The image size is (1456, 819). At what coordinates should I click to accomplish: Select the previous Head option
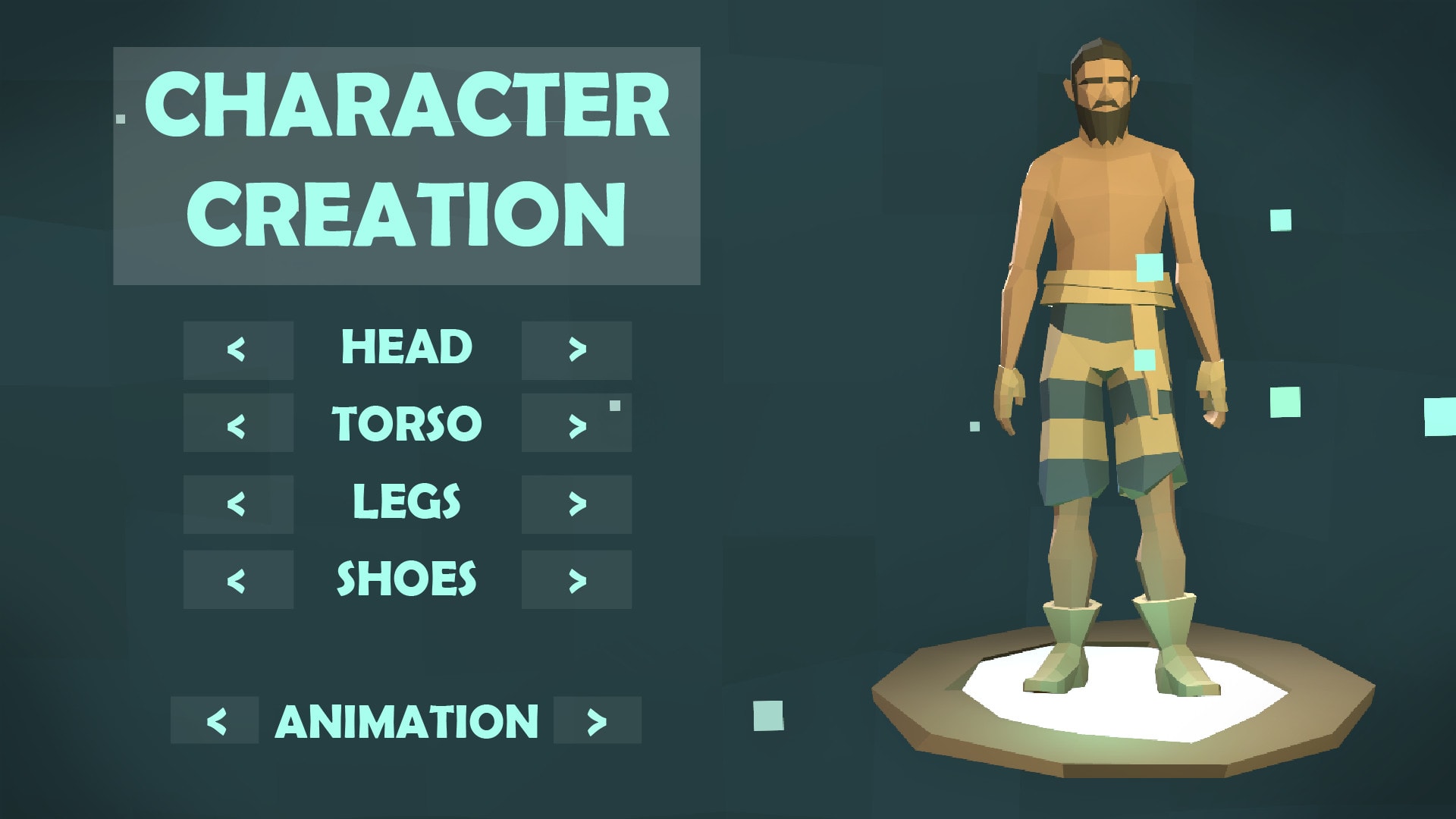point(237,350)
